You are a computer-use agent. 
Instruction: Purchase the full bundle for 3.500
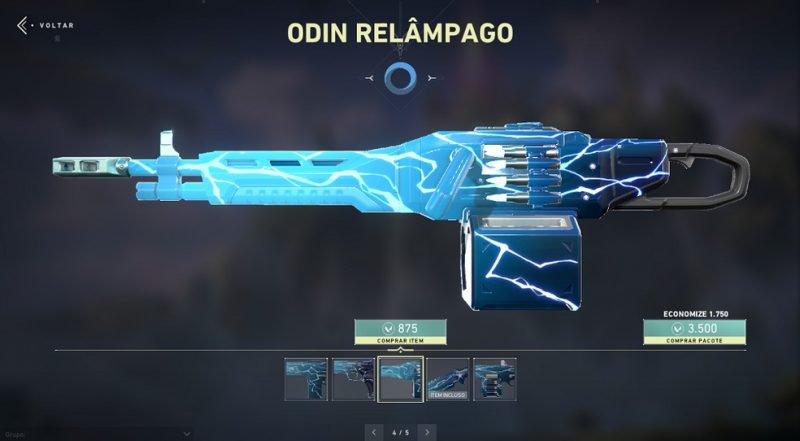[694, 331]
